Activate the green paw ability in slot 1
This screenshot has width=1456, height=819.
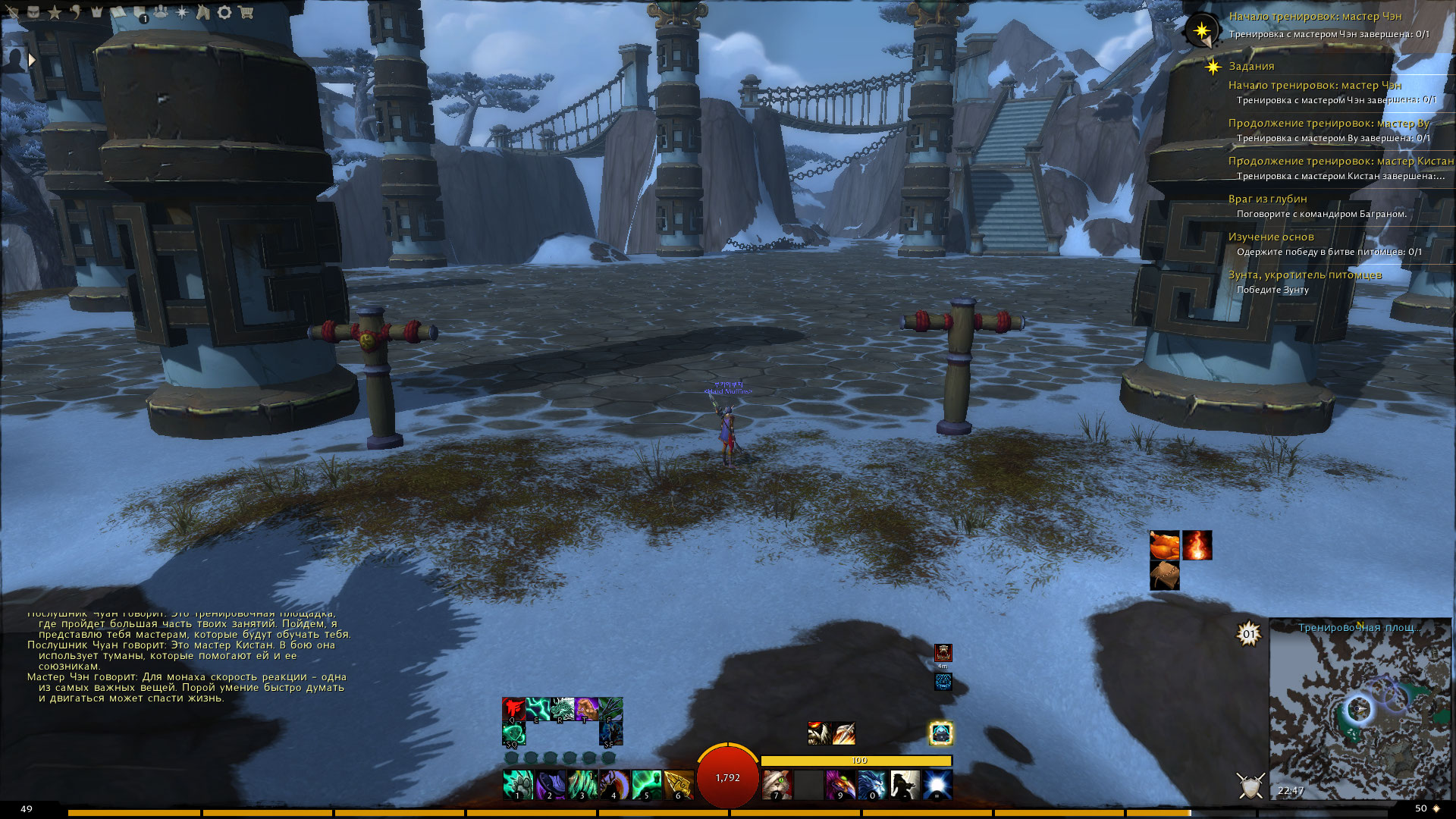coord(518,784)
